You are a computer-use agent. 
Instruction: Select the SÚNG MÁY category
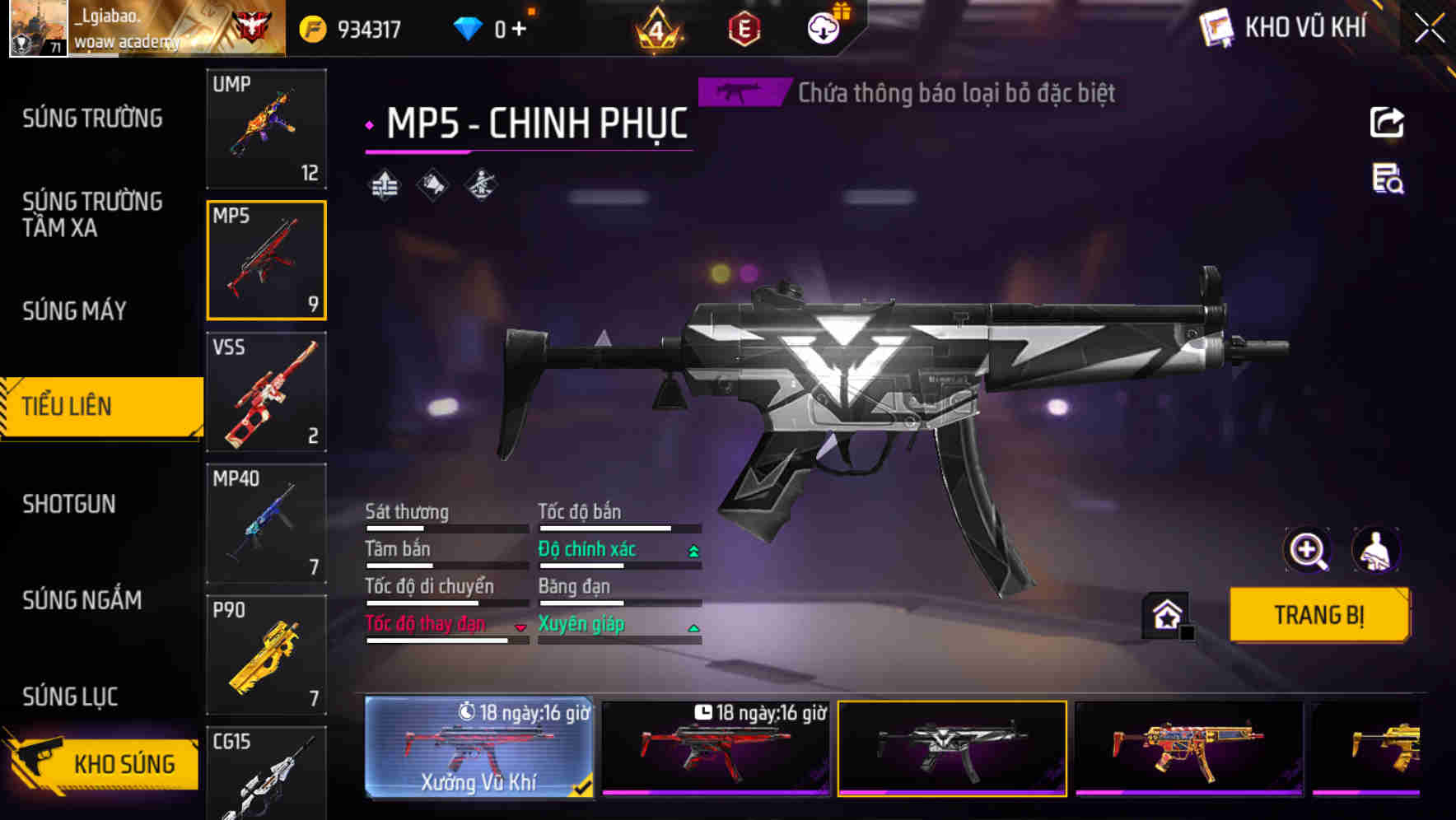coord(75,310)
